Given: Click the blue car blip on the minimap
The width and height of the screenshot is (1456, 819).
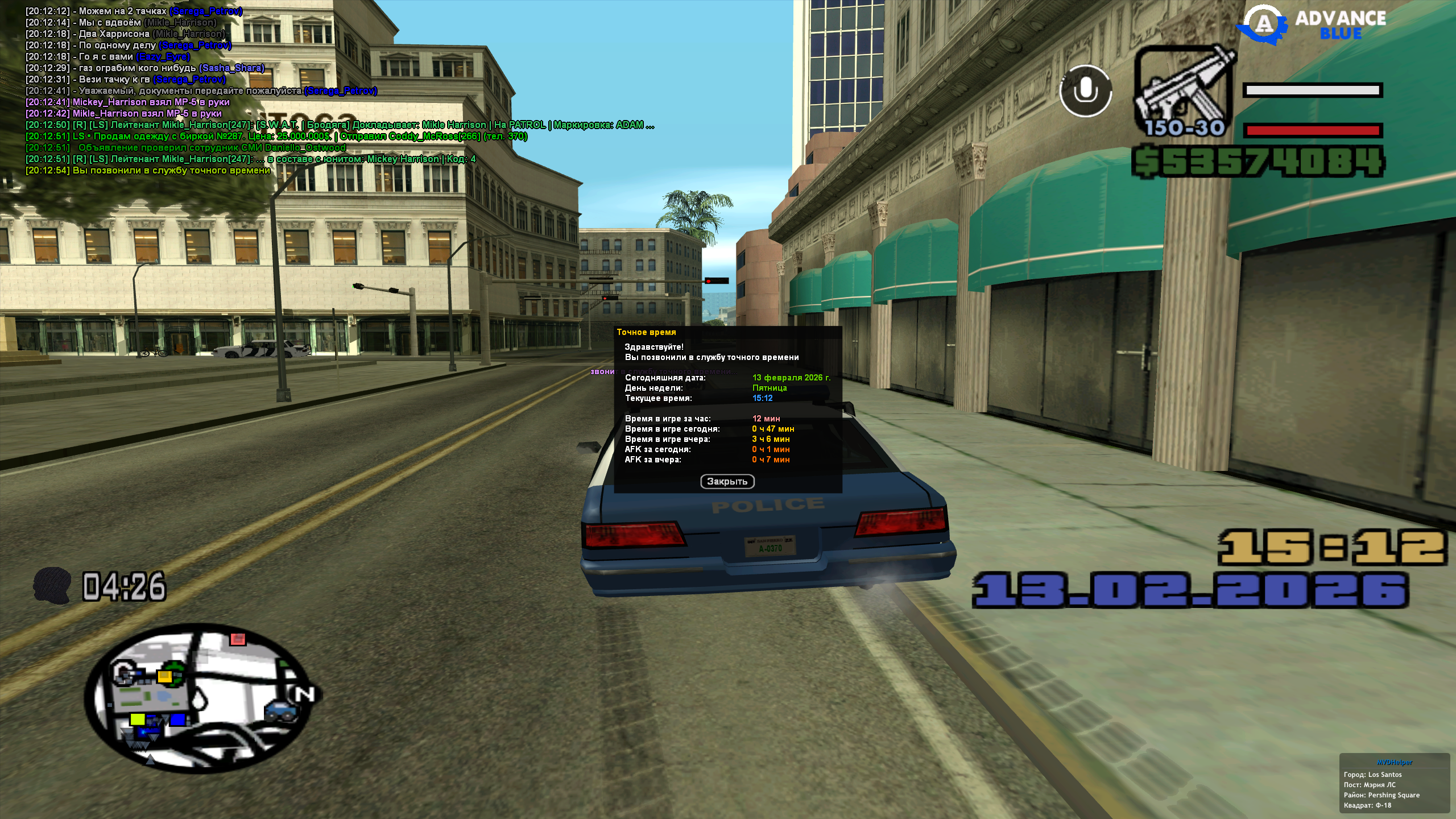Looking at the screenshot, I should click(281, 711).
